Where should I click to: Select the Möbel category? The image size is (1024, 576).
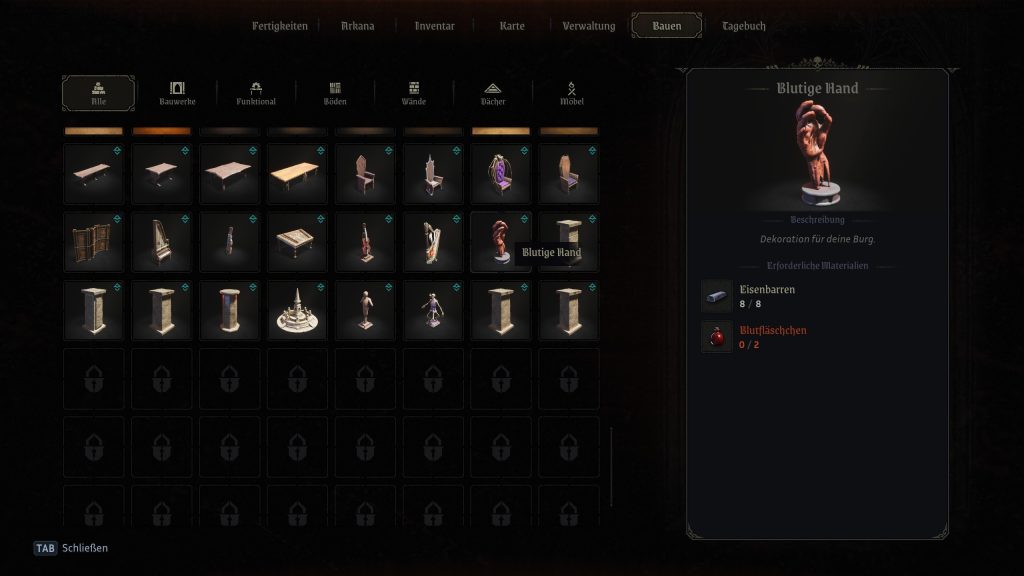[572, 93]
